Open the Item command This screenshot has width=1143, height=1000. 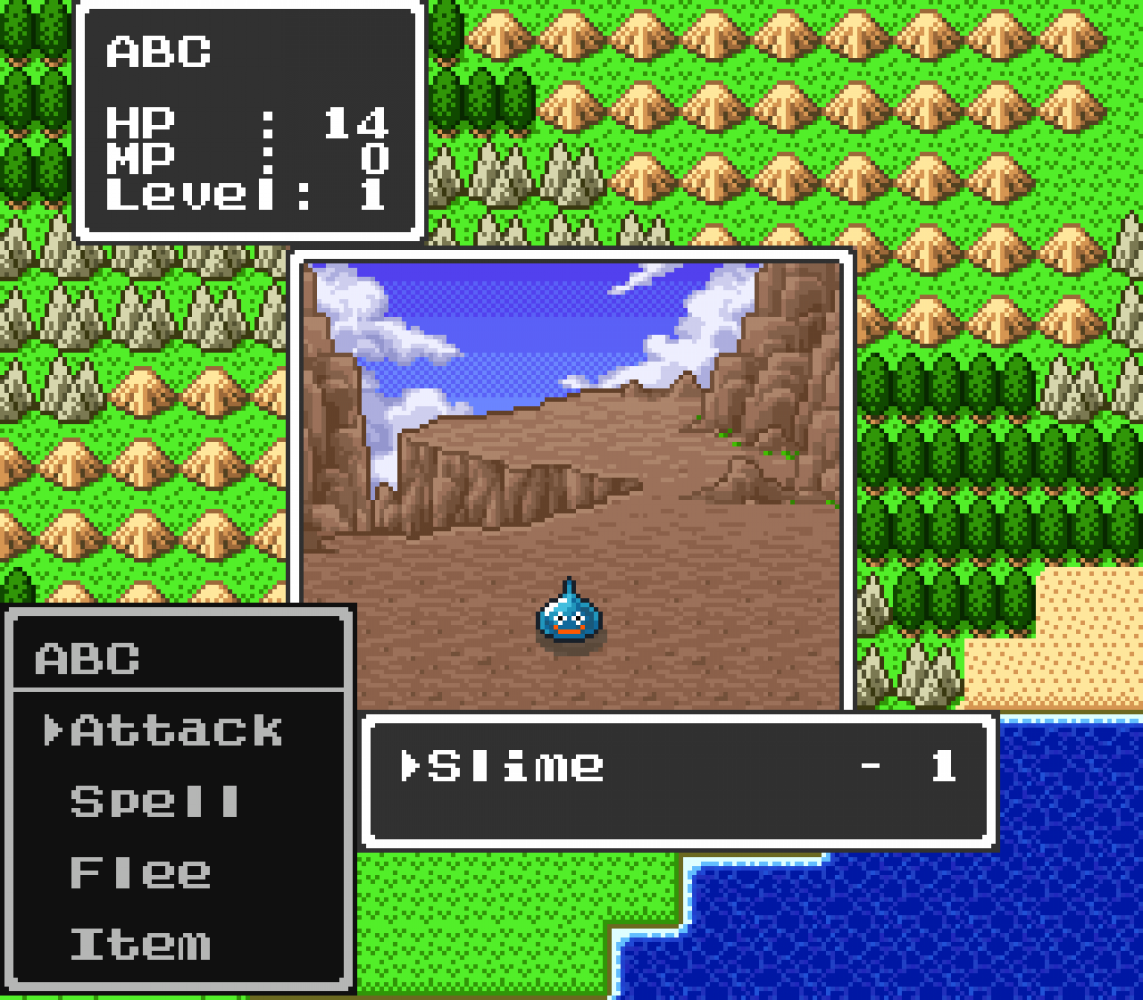pyautogui.click(x=140, y=944)
